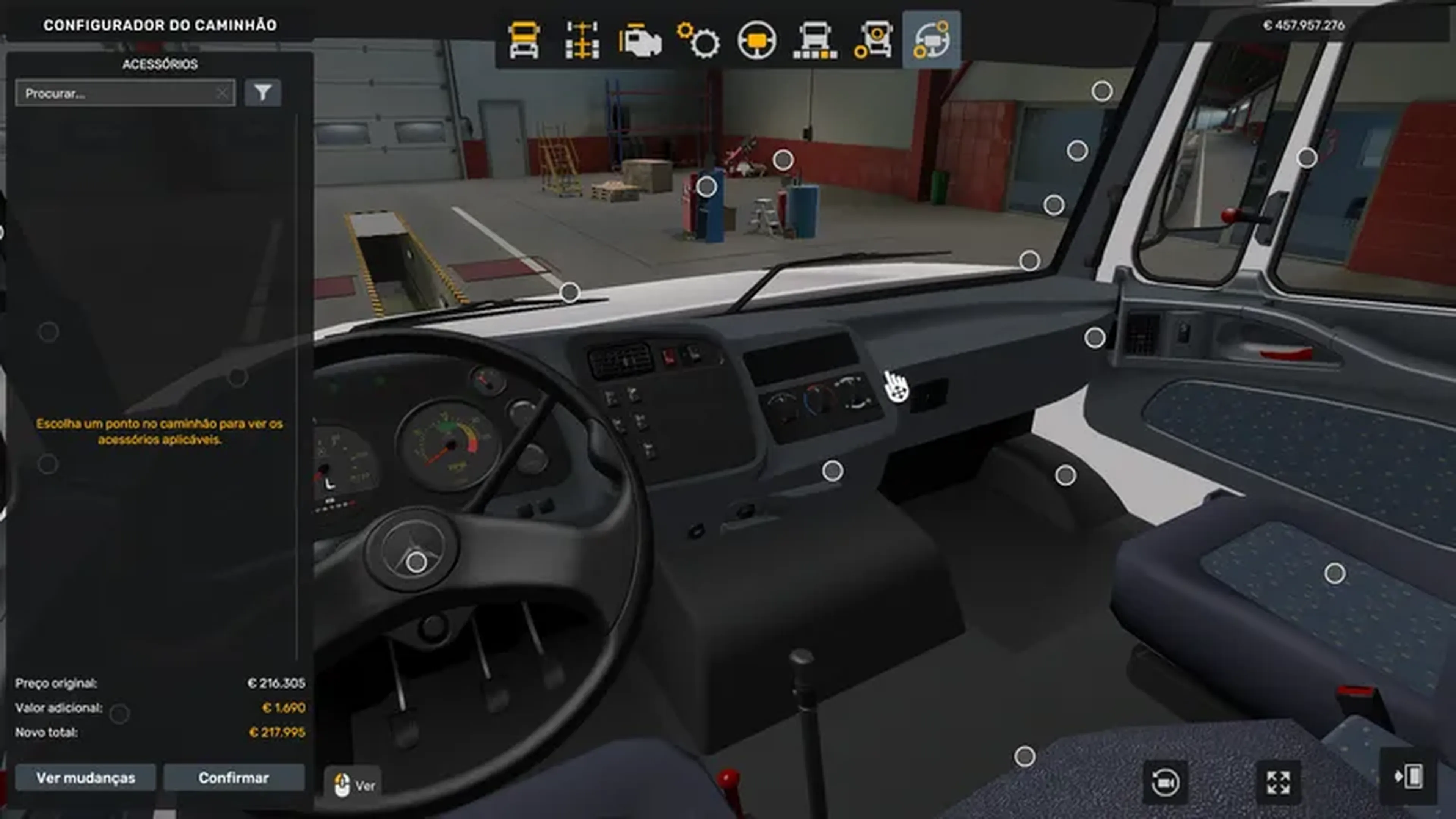Select the highlighted interior accessories tab

click(x=931, y=40)
